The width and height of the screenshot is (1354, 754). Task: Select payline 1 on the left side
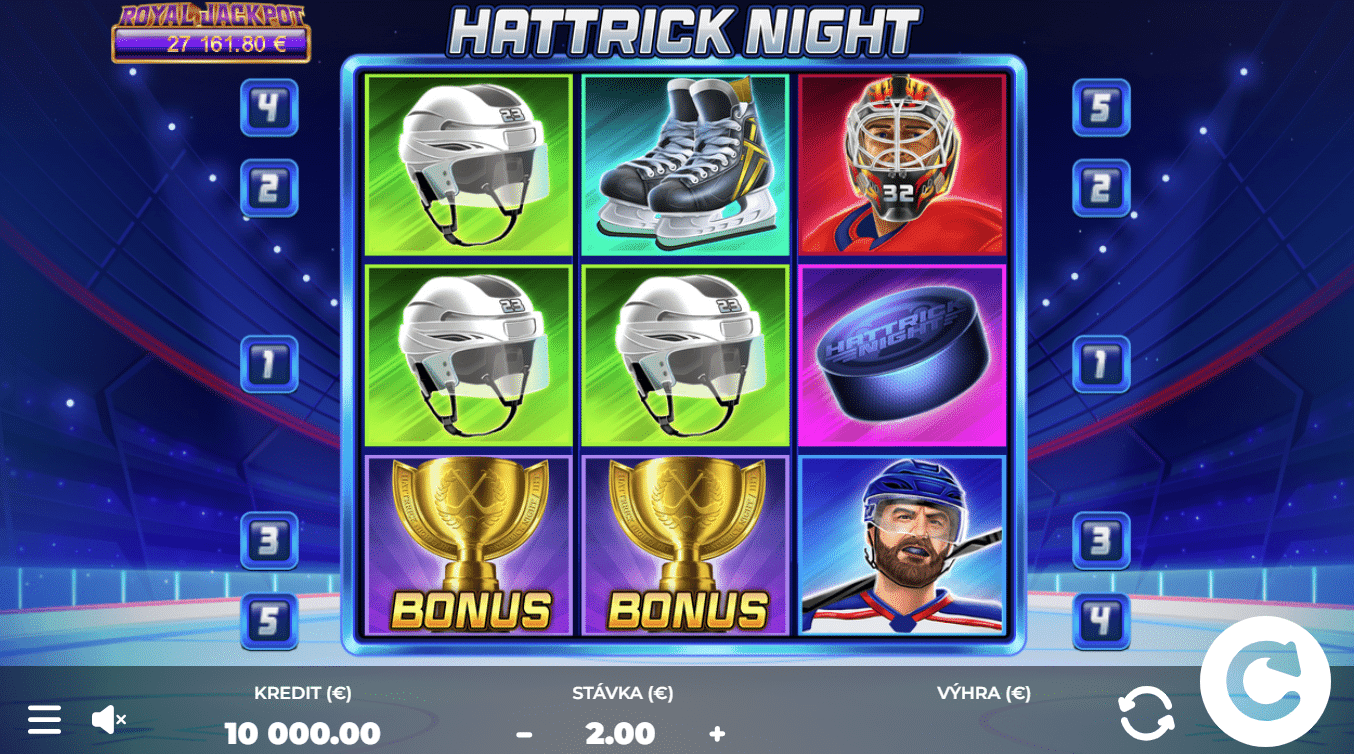(267, 364)
